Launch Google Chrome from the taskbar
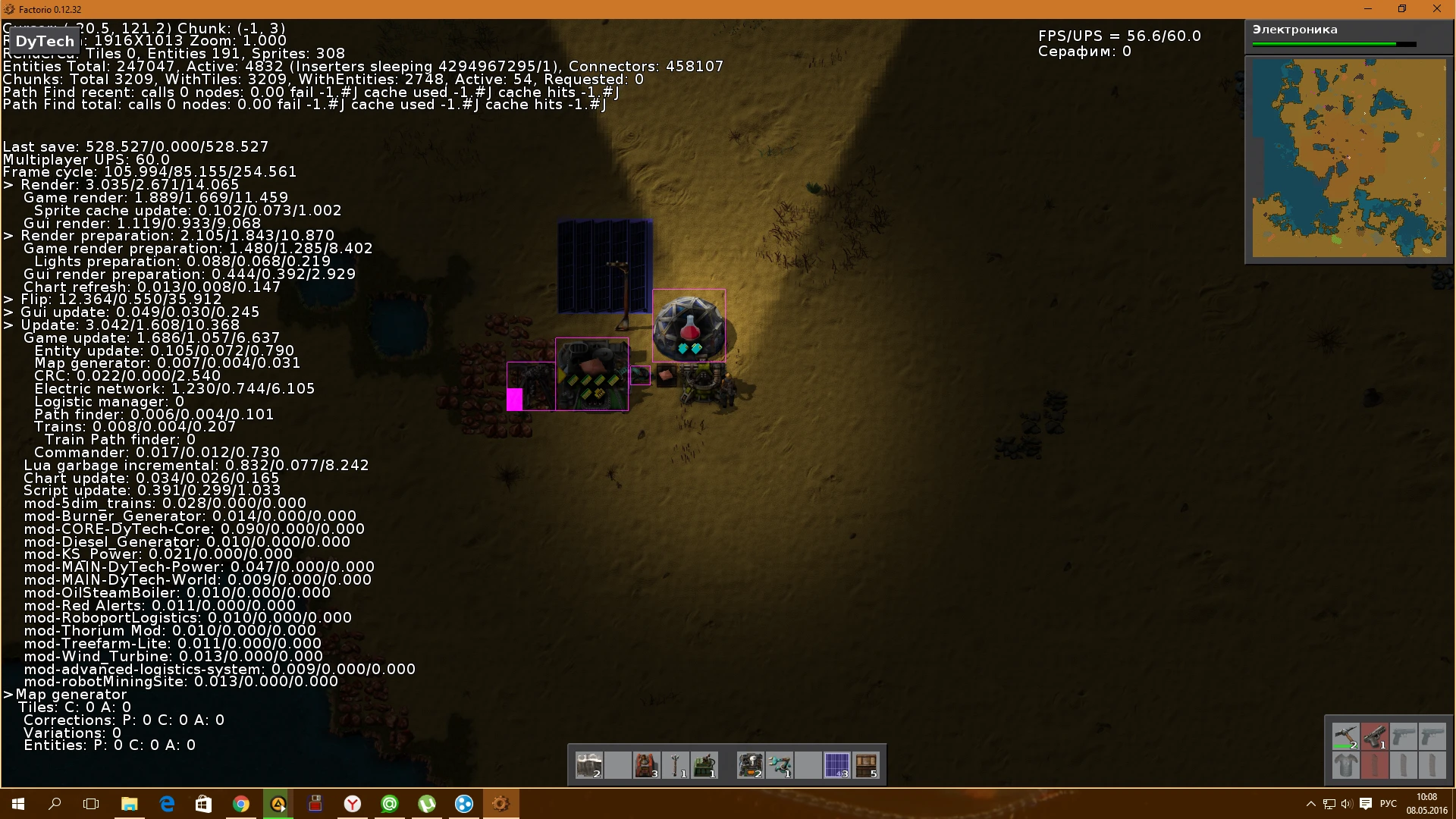This screenshot has width=1456, height=819. point(241,804)
